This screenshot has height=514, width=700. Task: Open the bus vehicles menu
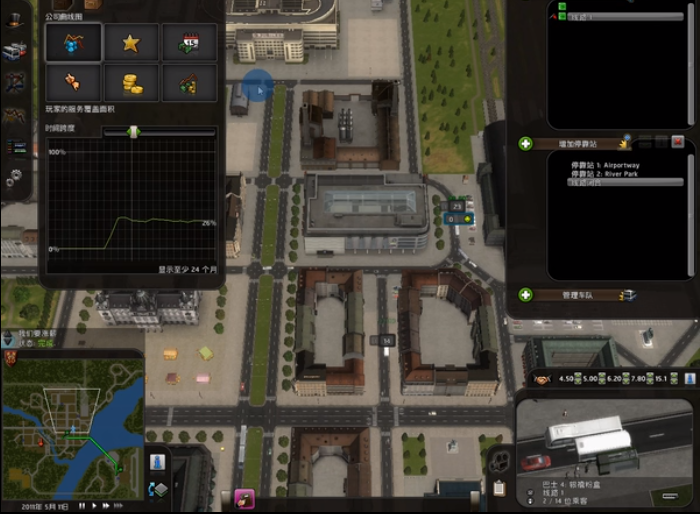(x=15, y=53)
